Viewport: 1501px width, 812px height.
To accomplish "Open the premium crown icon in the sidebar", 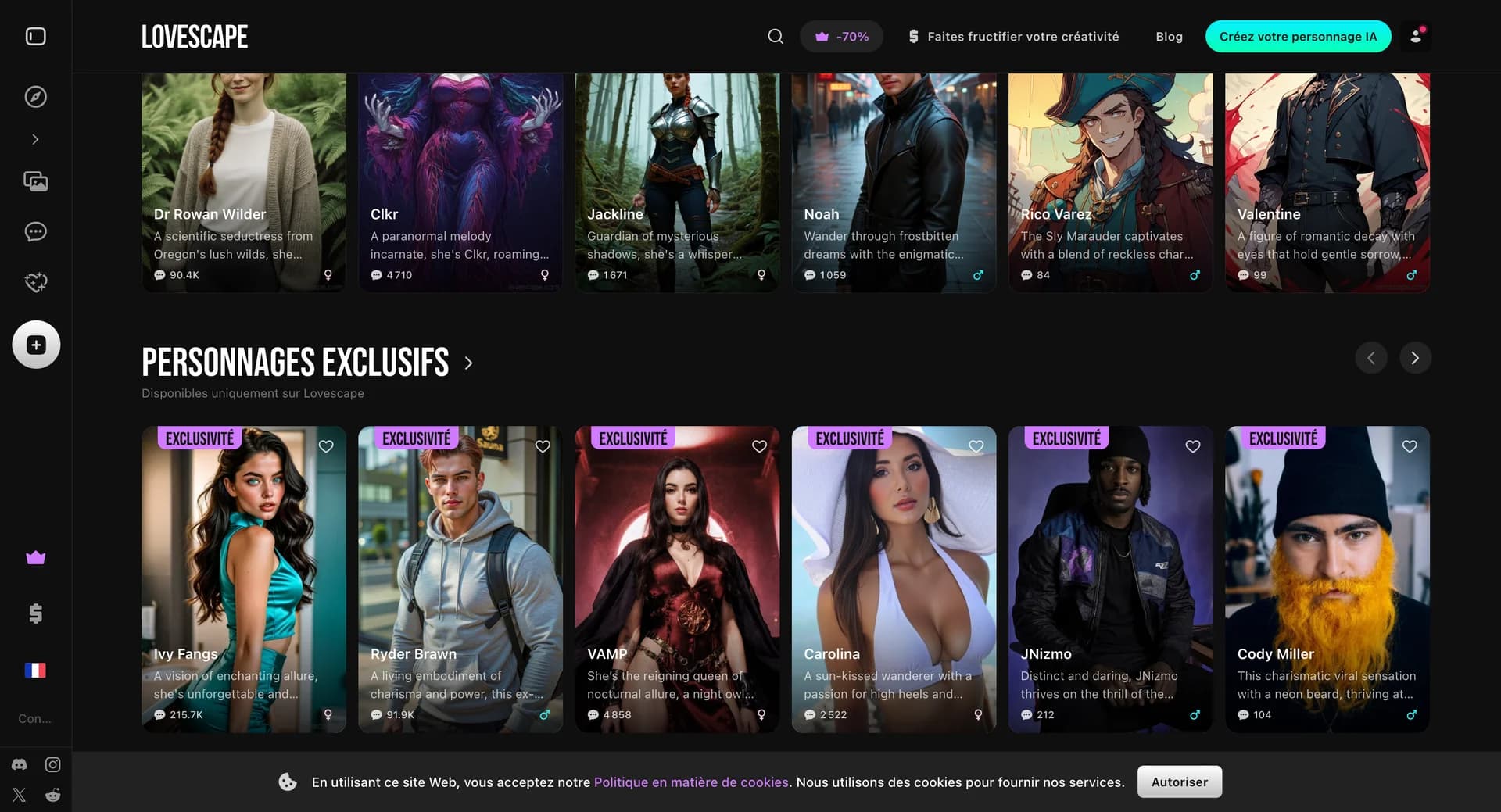I will click(x=35, y=557).
